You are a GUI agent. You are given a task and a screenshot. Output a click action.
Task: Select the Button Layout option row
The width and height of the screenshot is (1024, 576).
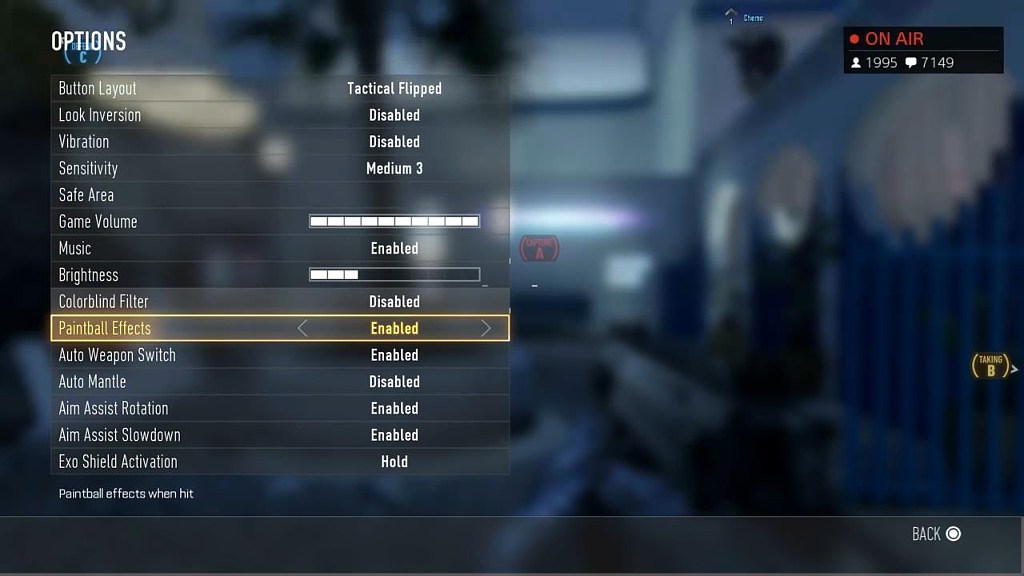[280, 89]
